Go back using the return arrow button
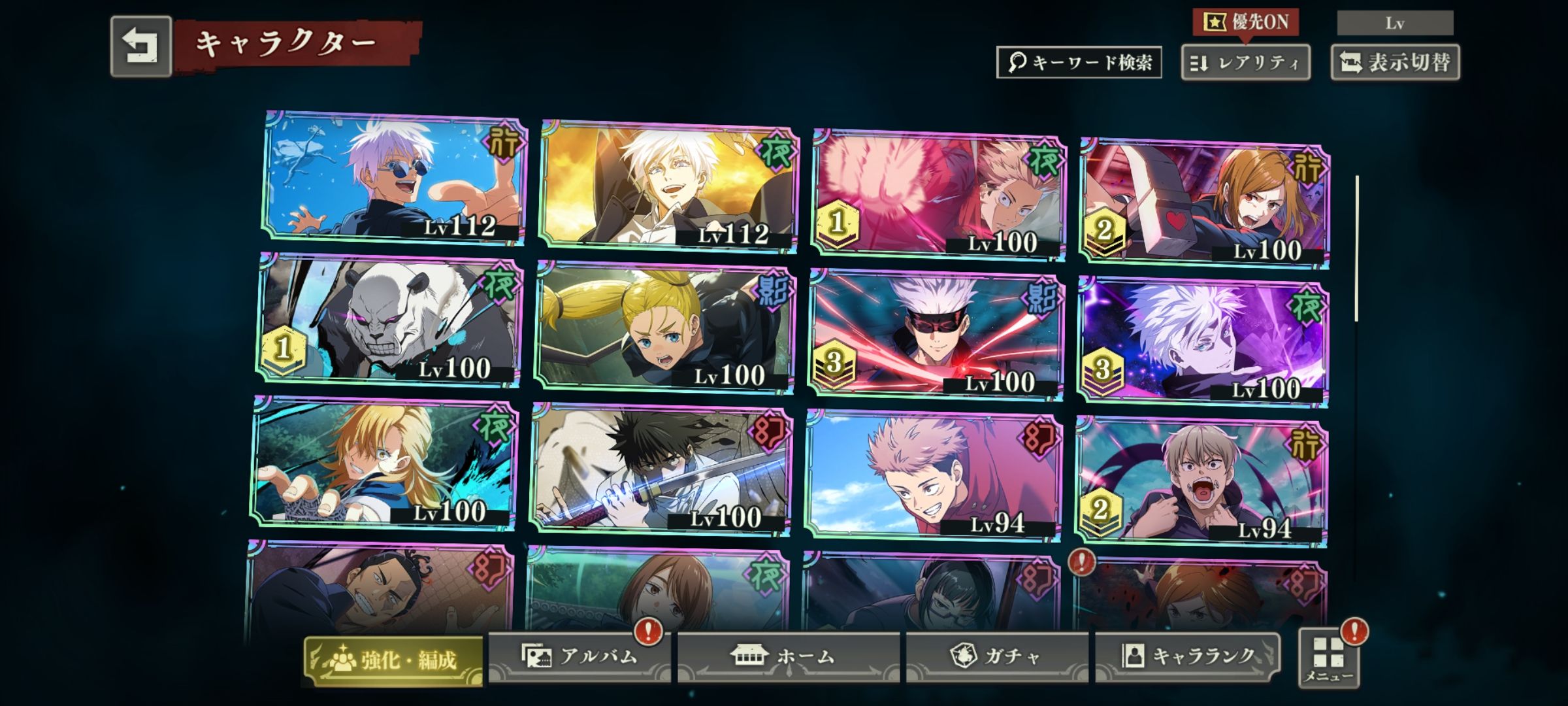 click(x=140, y=47)
